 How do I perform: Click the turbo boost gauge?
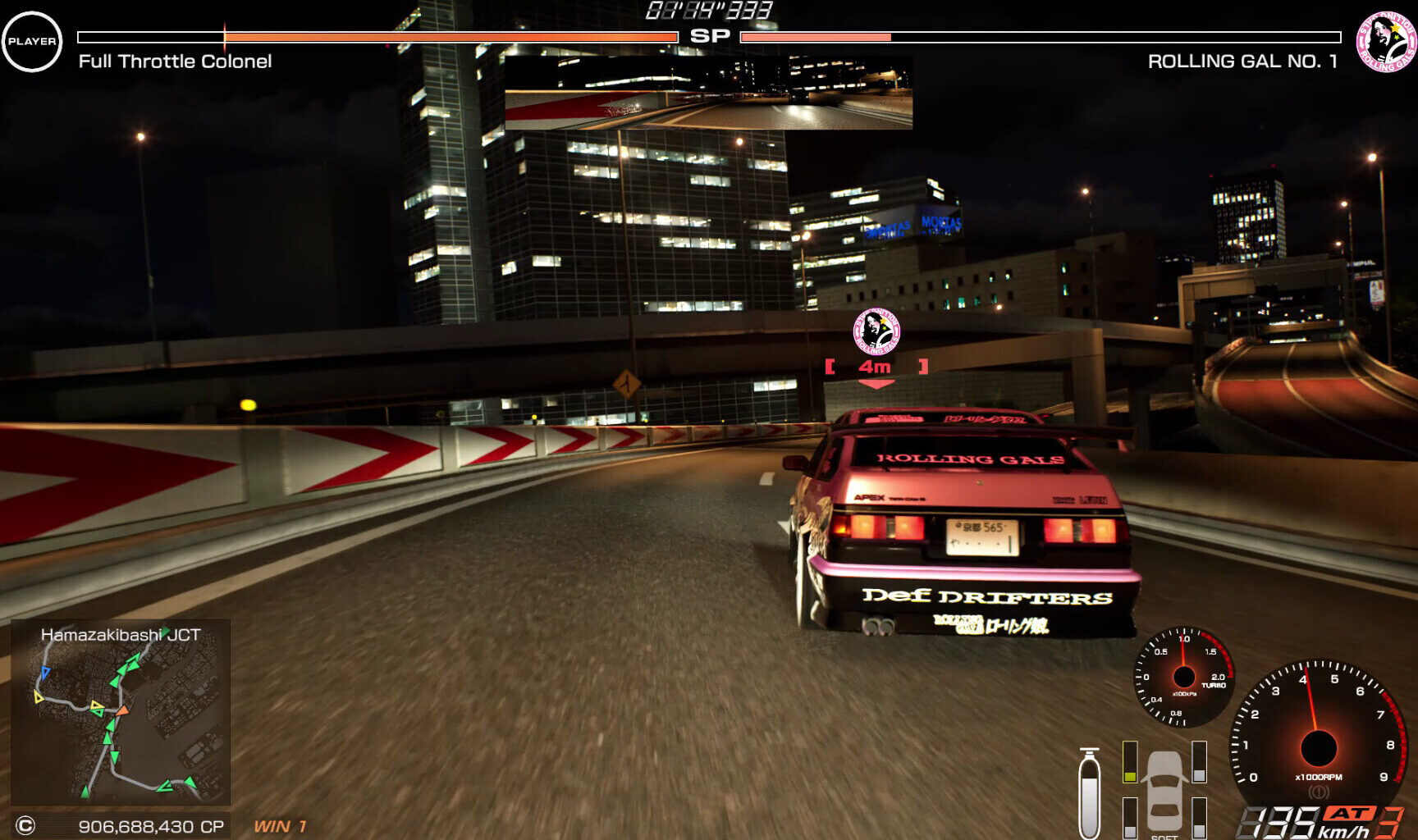tap(1183, 677)
